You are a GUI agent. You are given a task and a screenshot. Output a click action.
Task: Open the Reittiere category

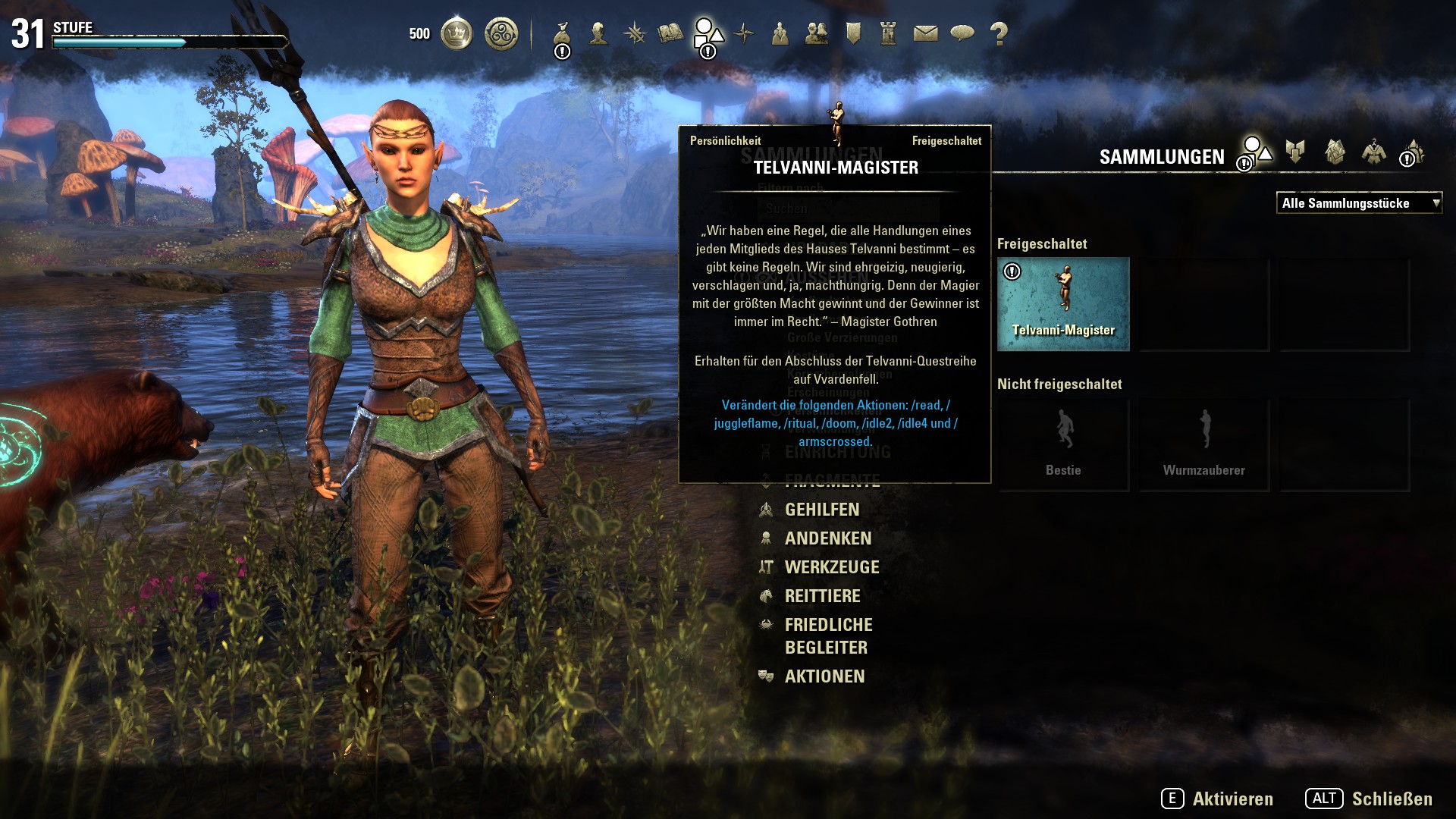[x=822, y=596]
